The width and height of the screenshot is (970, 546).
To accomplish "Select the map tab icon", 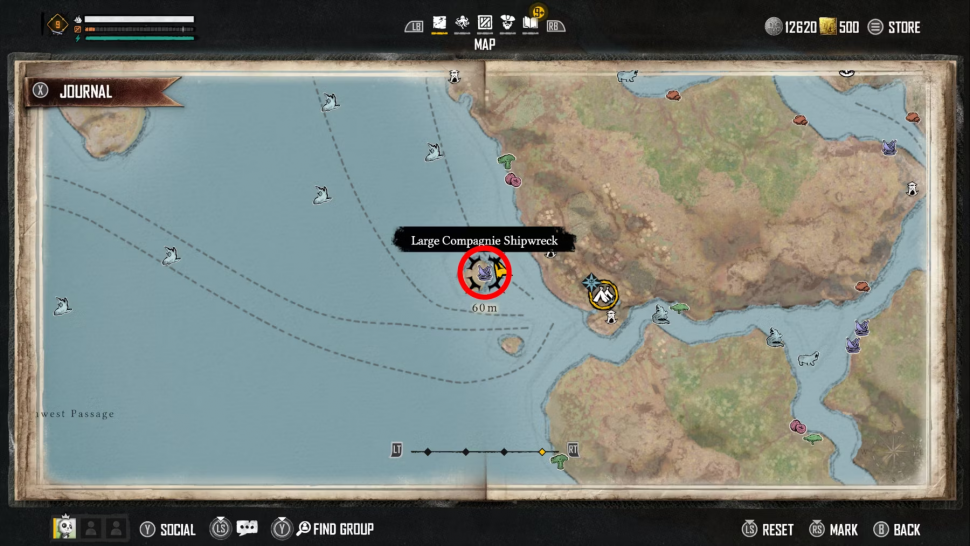I will 438,23.
